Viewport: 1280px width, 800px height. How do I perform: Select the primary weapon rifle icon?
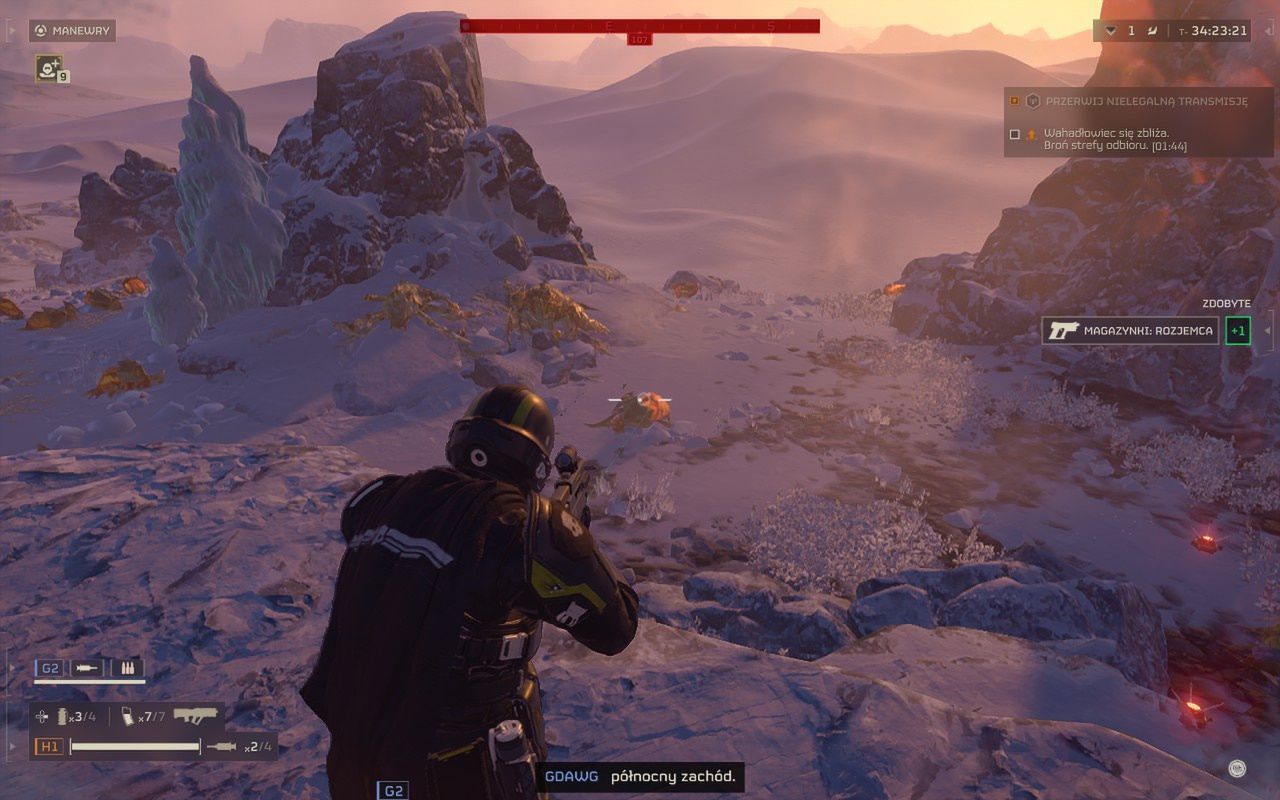(195, 716)
